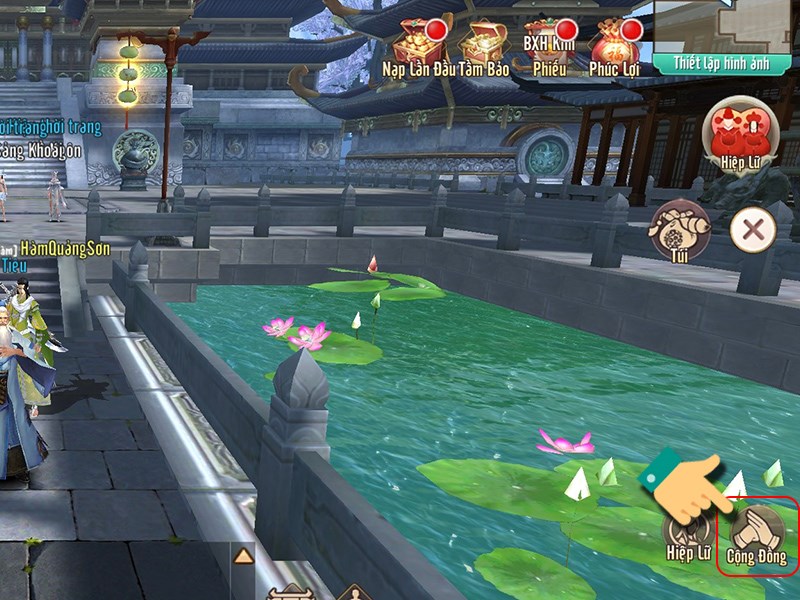The height and width of the screenshot is (600, 800).
Task: Open the Nạp Lần Đầu treasure chest
Action: [416, 42]
